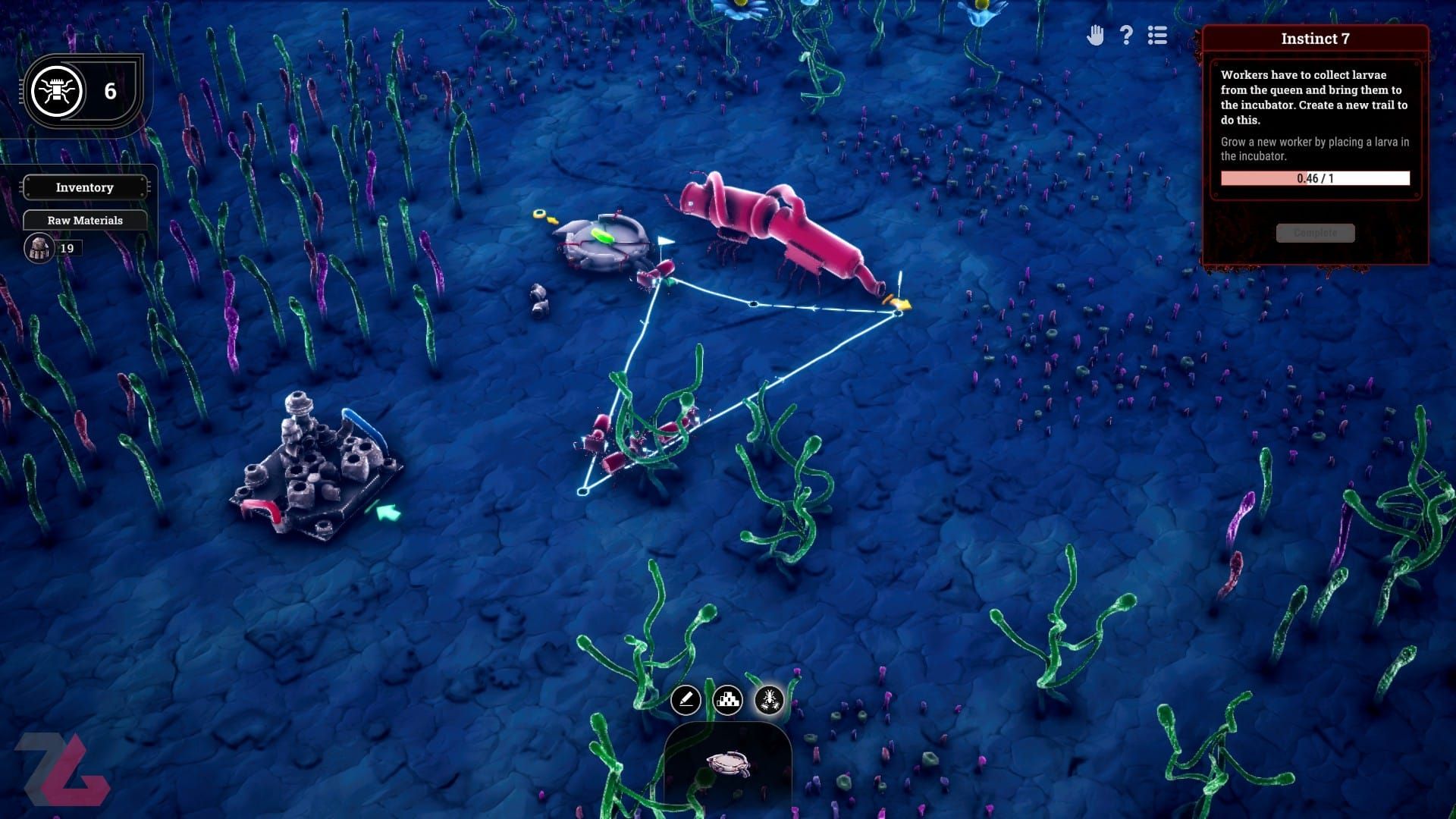Click the ant population counter icon
Viewport: 1456px width, 819px height.
[x=57, y=91]
